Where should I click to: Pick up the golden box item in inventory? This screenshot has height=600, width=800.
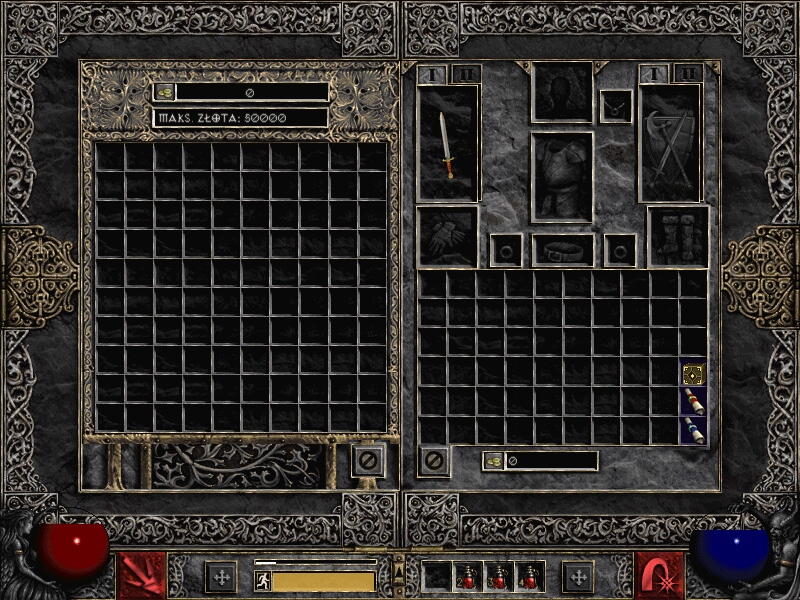pos(693,374)
